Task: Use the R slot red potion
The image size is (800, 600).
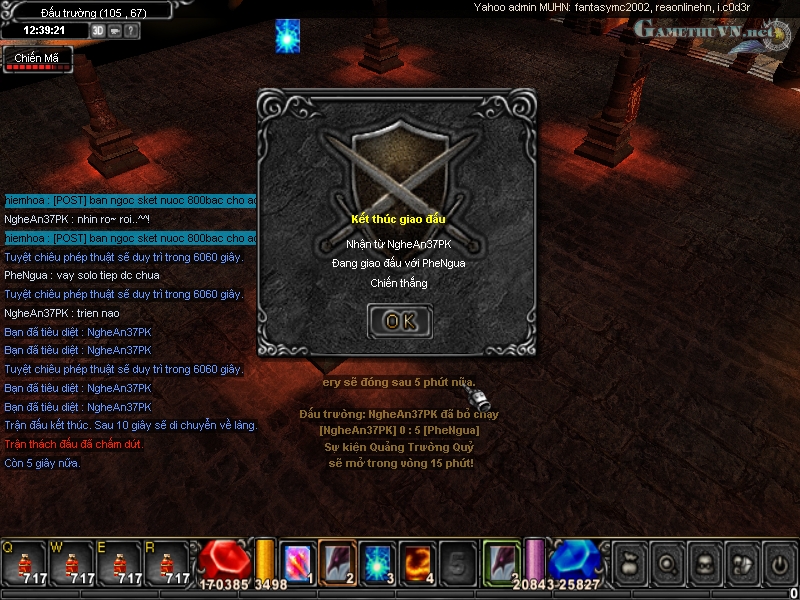Action: 167,564
